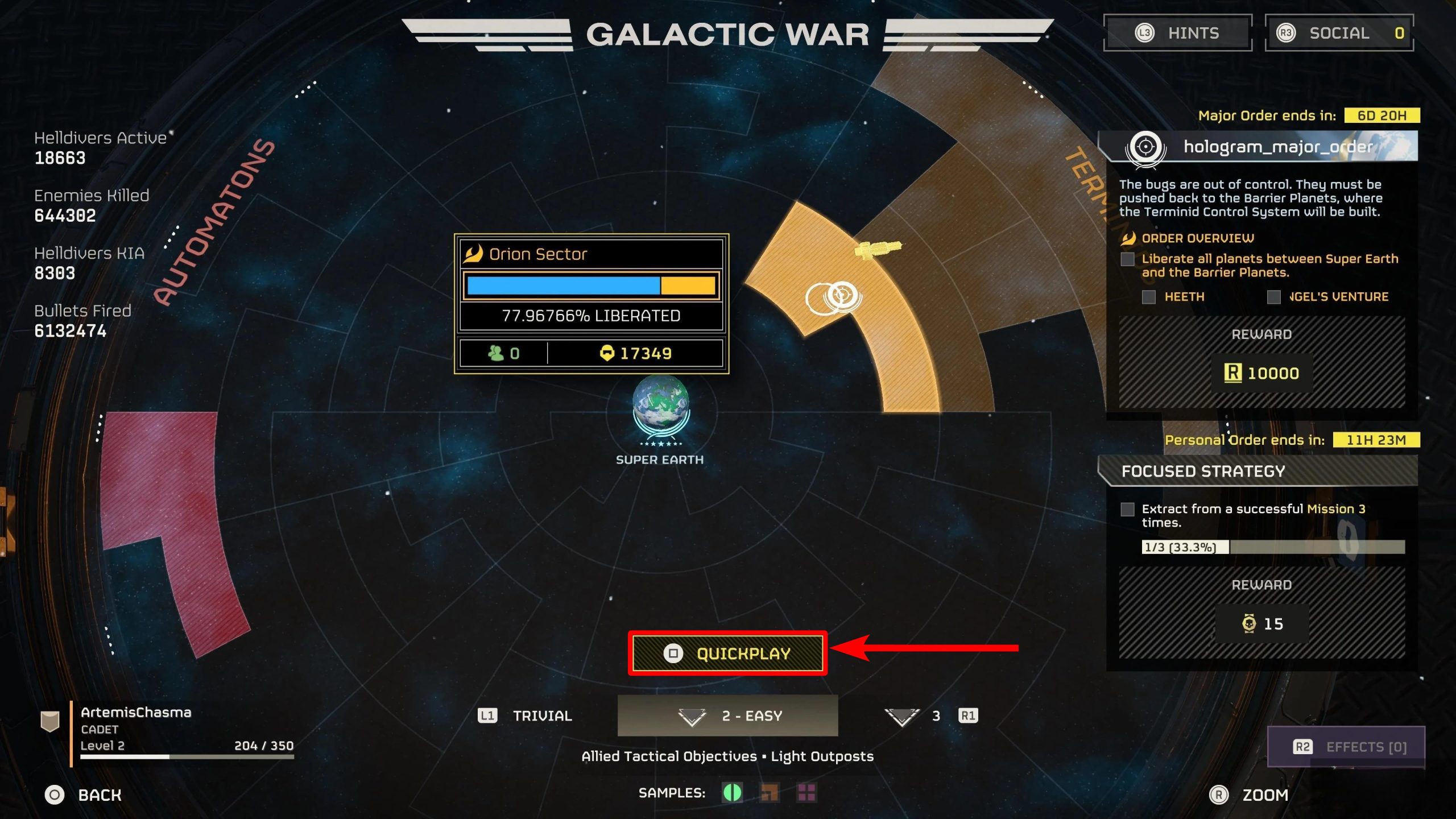
Task: Open the hologram_major_order header
Action: pos(1258,147)
